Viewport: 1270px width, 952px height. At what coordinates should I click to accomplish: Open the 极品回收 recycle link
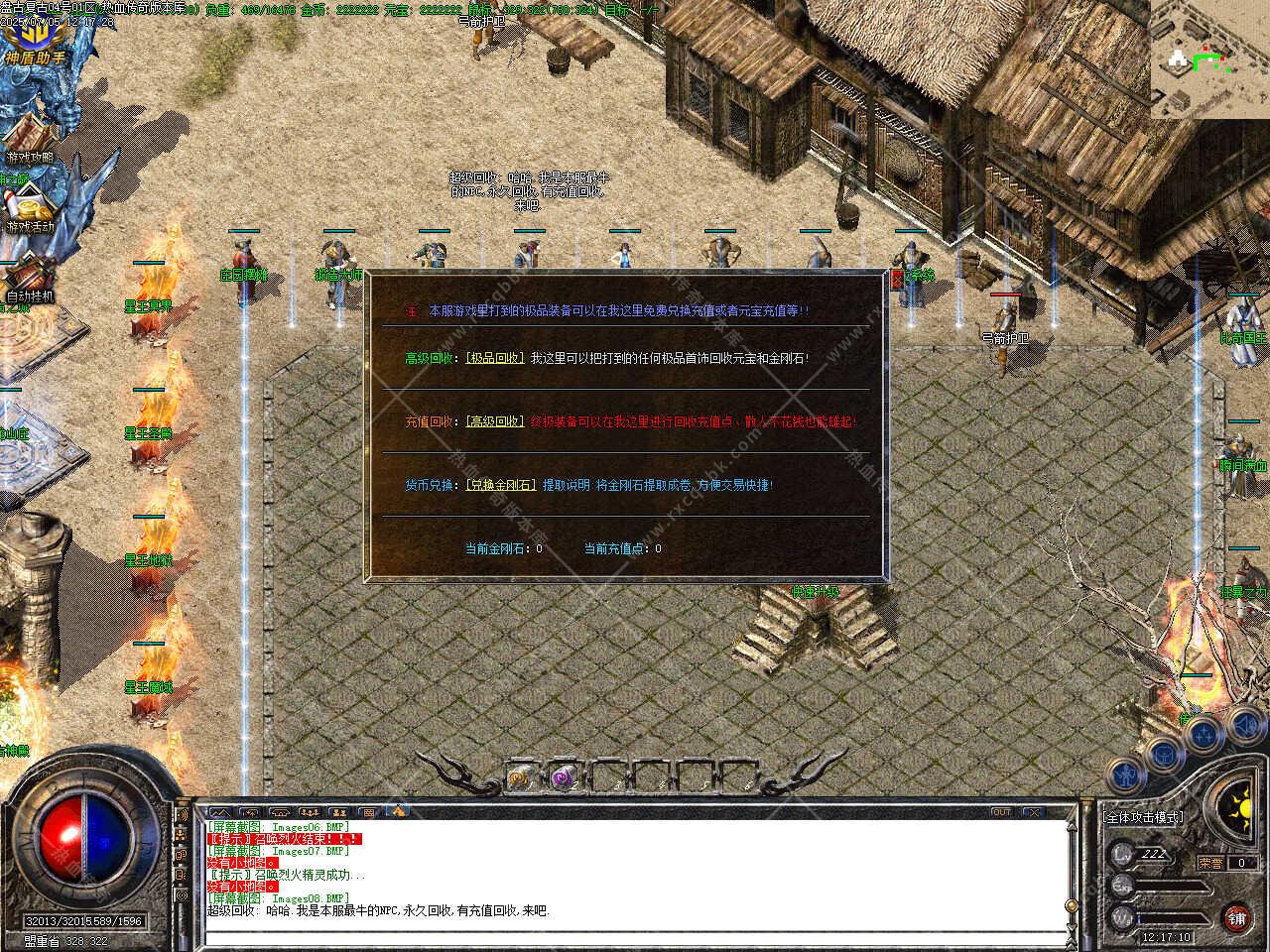(495, 358)
